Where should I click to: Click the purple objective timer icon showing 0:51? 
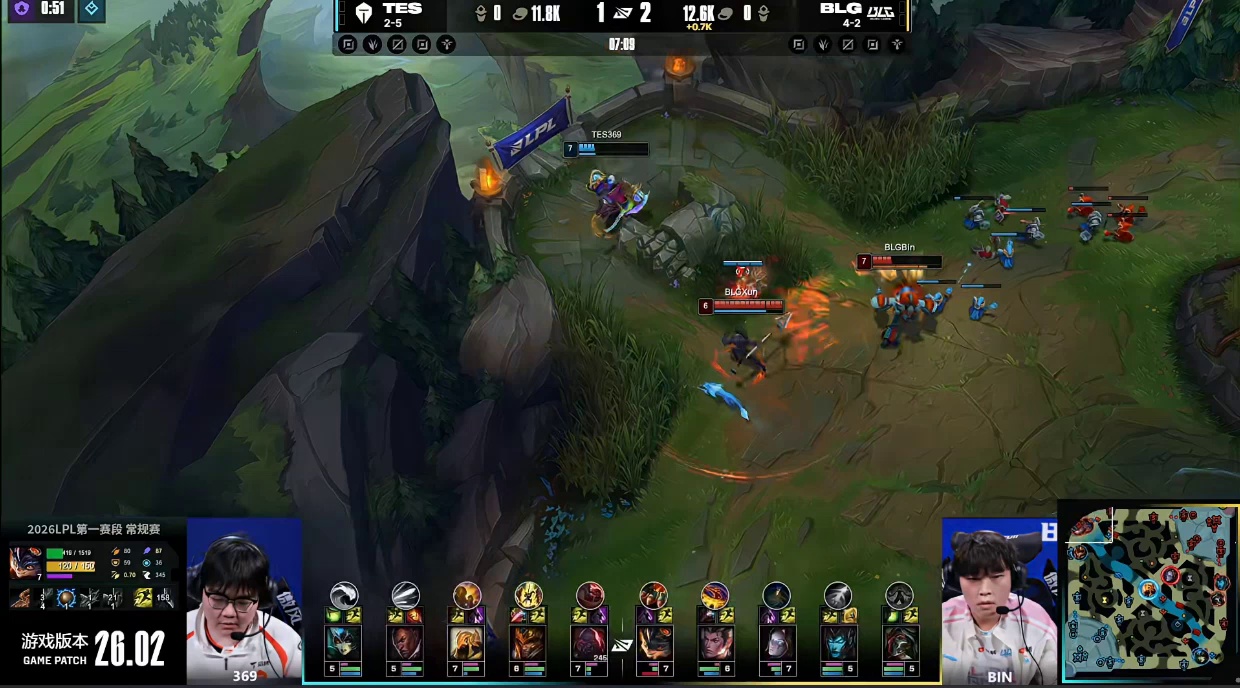[21, 9]
